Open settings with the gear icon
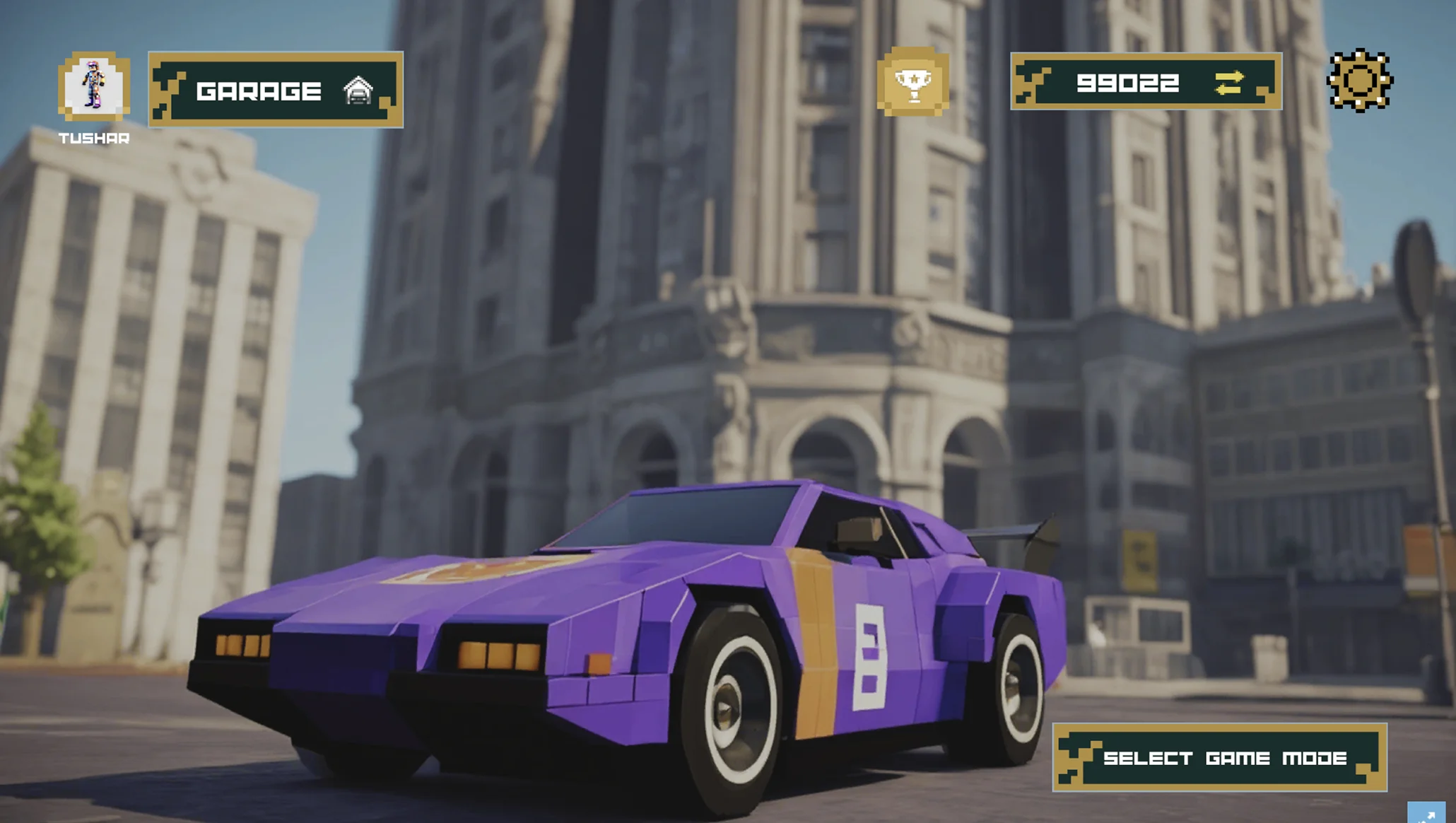Image resolution: width=1456 pixels, height=823 pixels. (1360, 81)
